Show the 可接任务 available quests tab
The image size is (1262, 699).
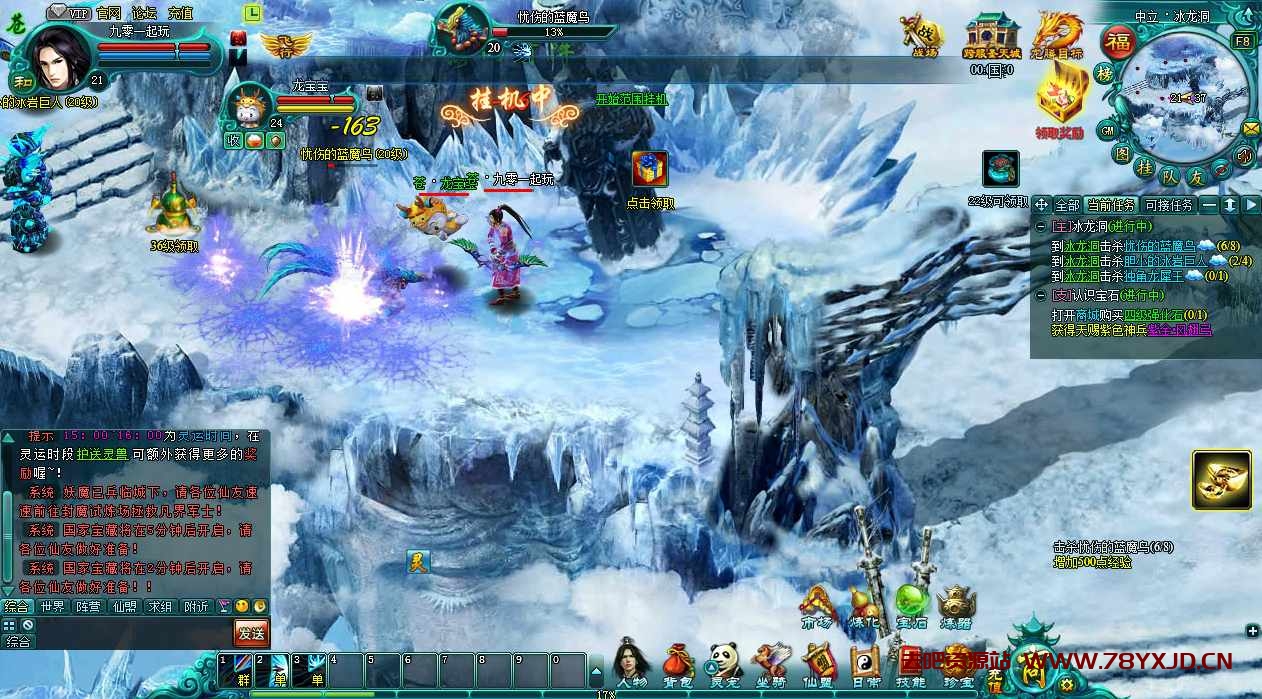coord(1168,205)
